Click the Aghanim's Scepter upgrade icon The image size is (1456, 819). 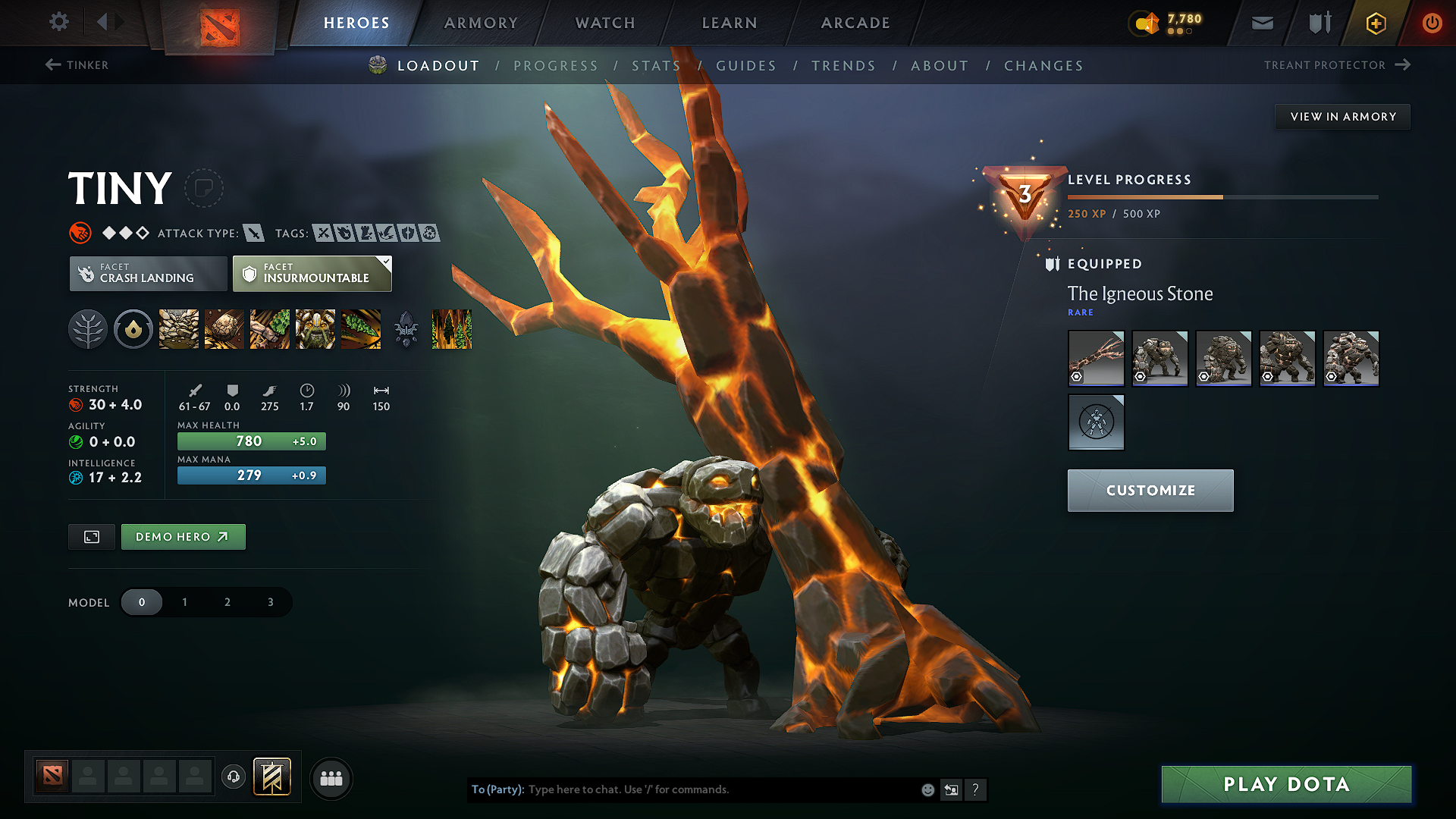406,329
